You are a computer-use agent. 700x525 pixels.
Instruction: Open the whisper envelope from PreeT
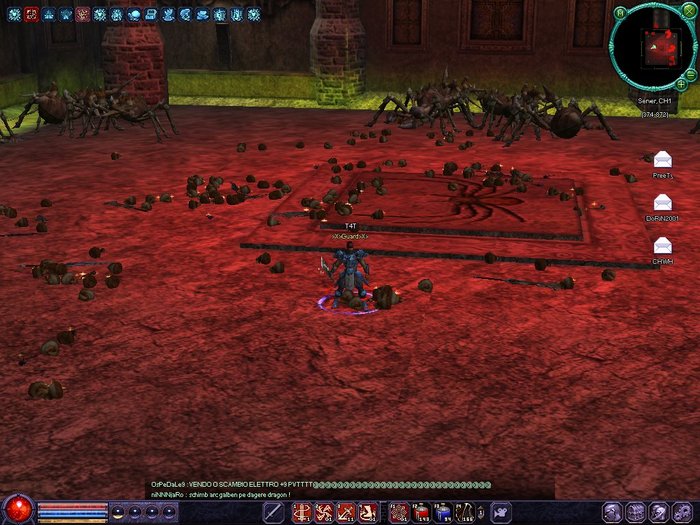coord(662,160)
